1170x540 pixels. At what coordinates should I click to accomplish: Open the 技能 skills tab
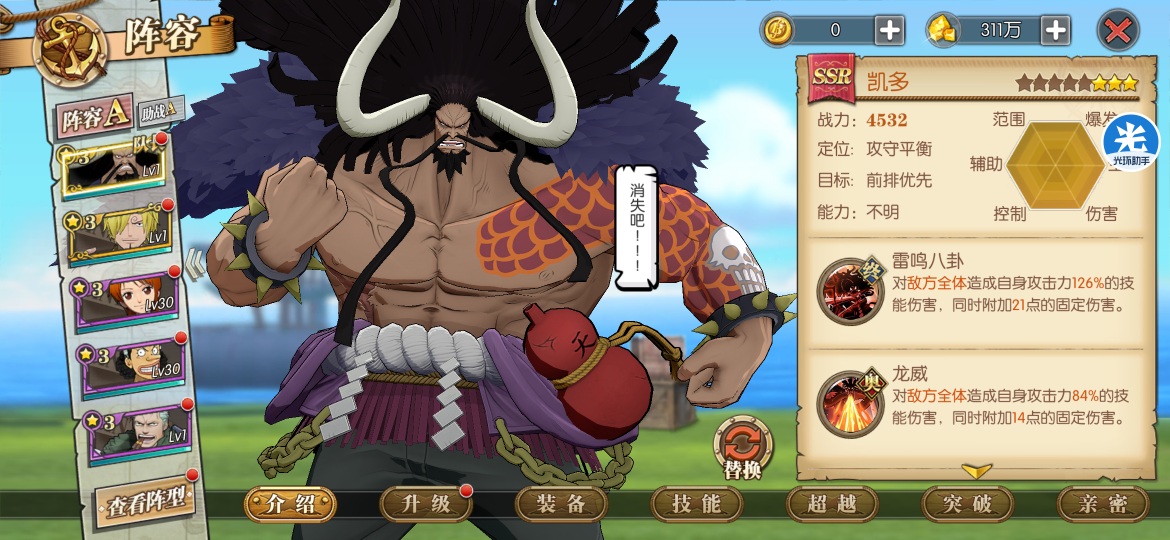click(697, 504)
